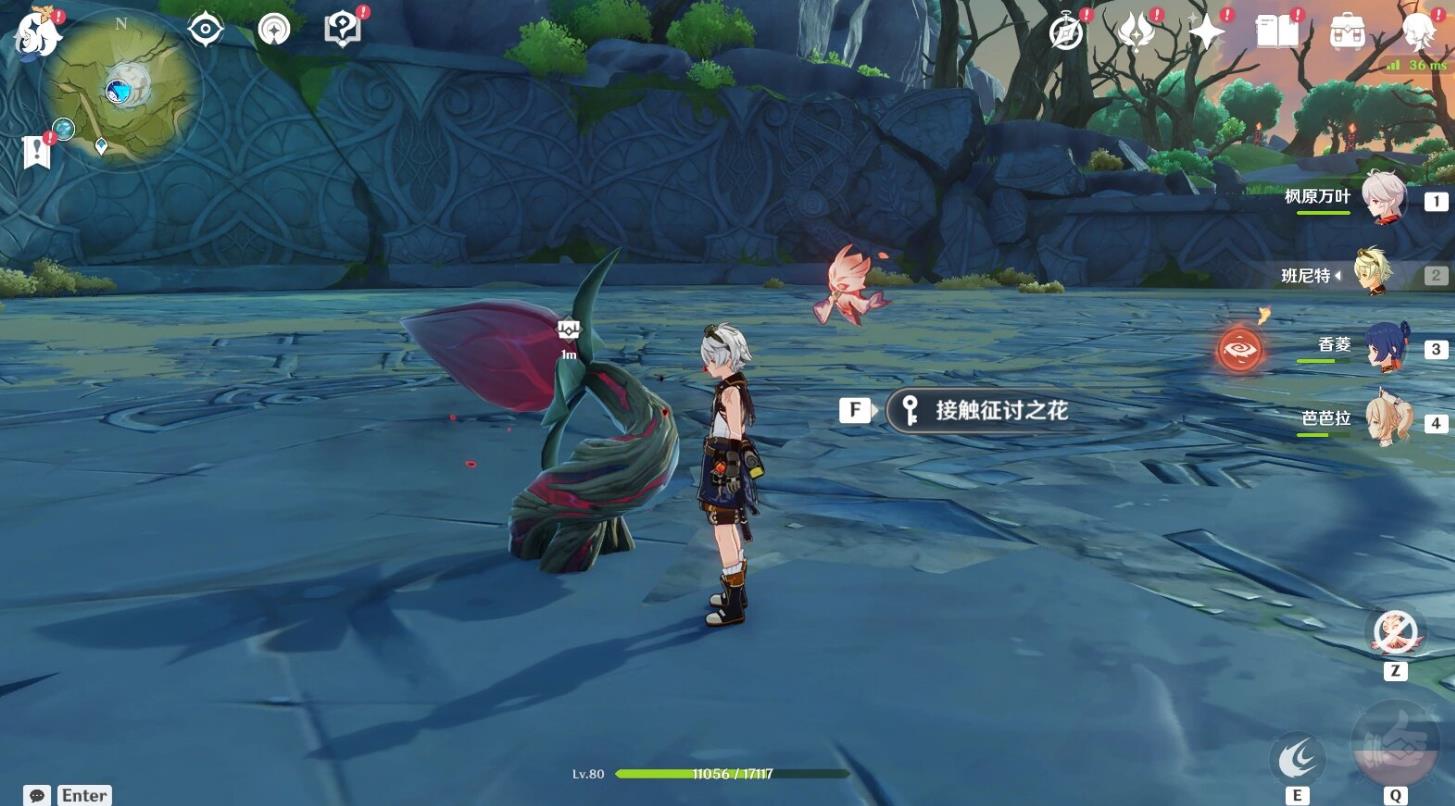Click the eye icon in the top bar
The width and height of the screenshot is (1455, 806).
tap(205, 30)
